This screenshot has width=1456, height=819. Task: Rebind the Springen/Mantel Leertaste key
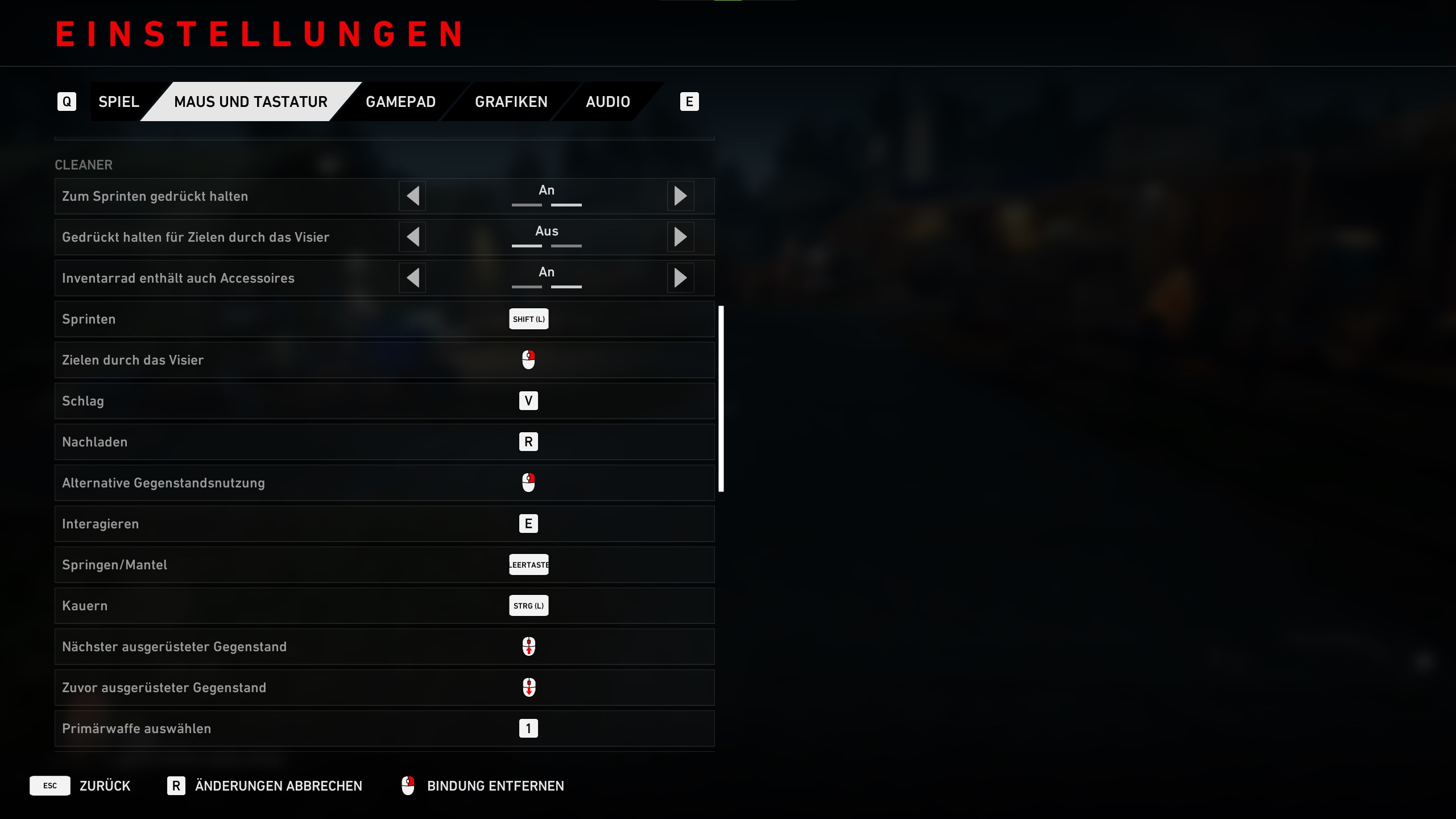[528, 565]
